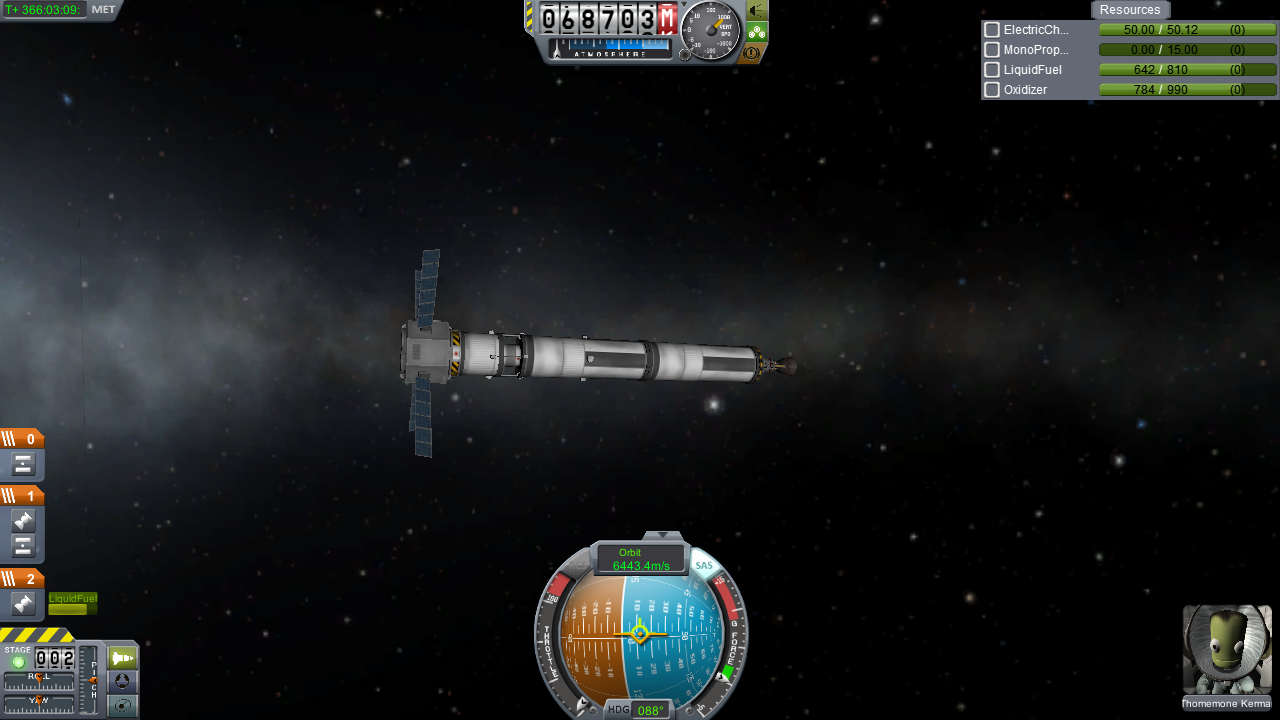Toggle the ElectricCharge resource checkbox
Viewport: 1280px width, 720px height.
[992, 30]
